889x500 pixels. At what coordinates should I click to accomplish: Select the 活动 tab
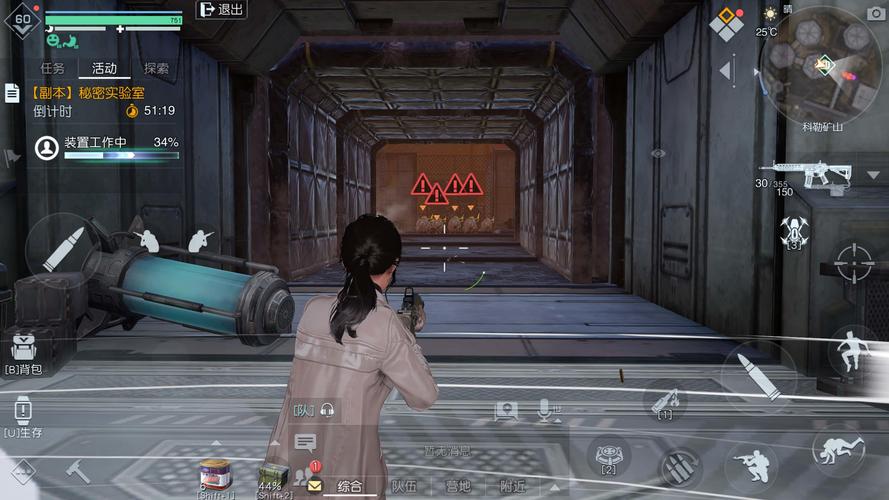tap(104, 68)
